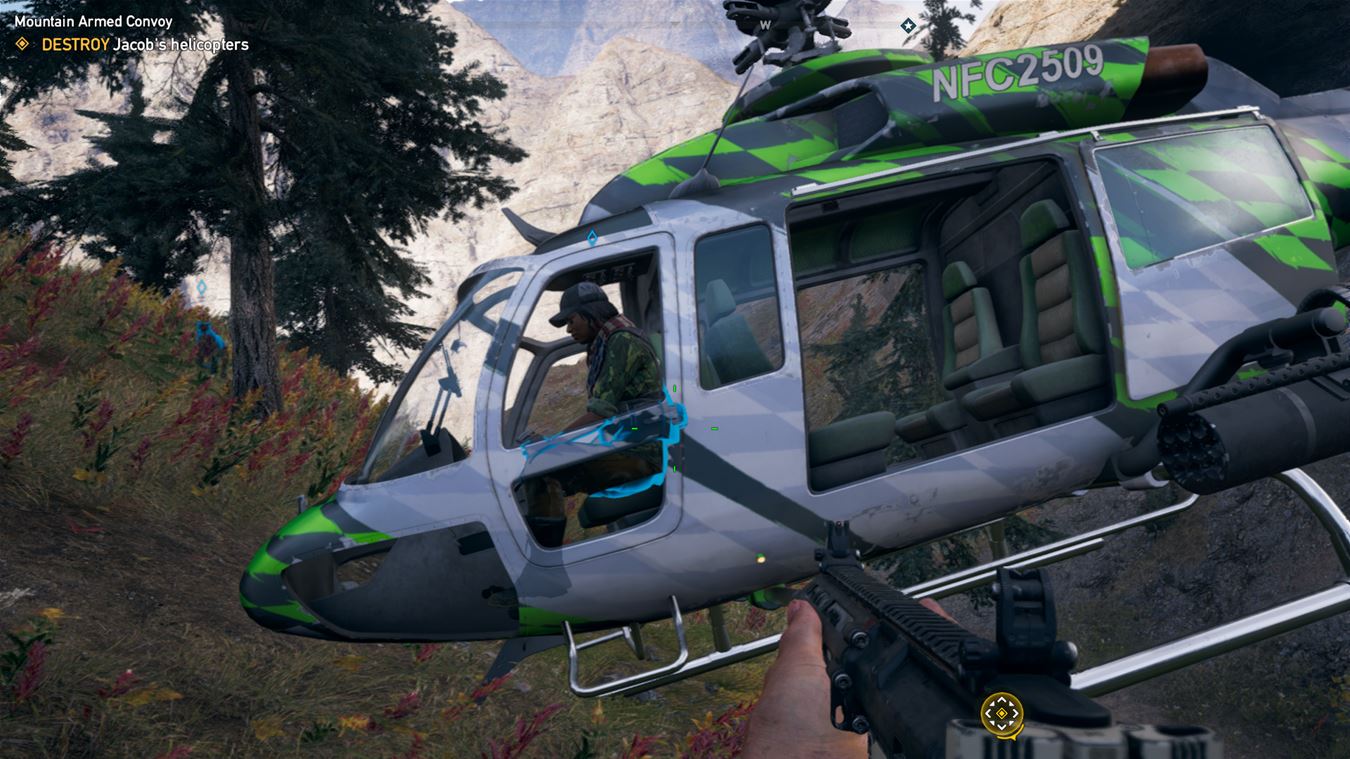Viewport: 1350px width, 759px height.
Task: Click the right arrow of the rose indicator
Action: 1015,712
